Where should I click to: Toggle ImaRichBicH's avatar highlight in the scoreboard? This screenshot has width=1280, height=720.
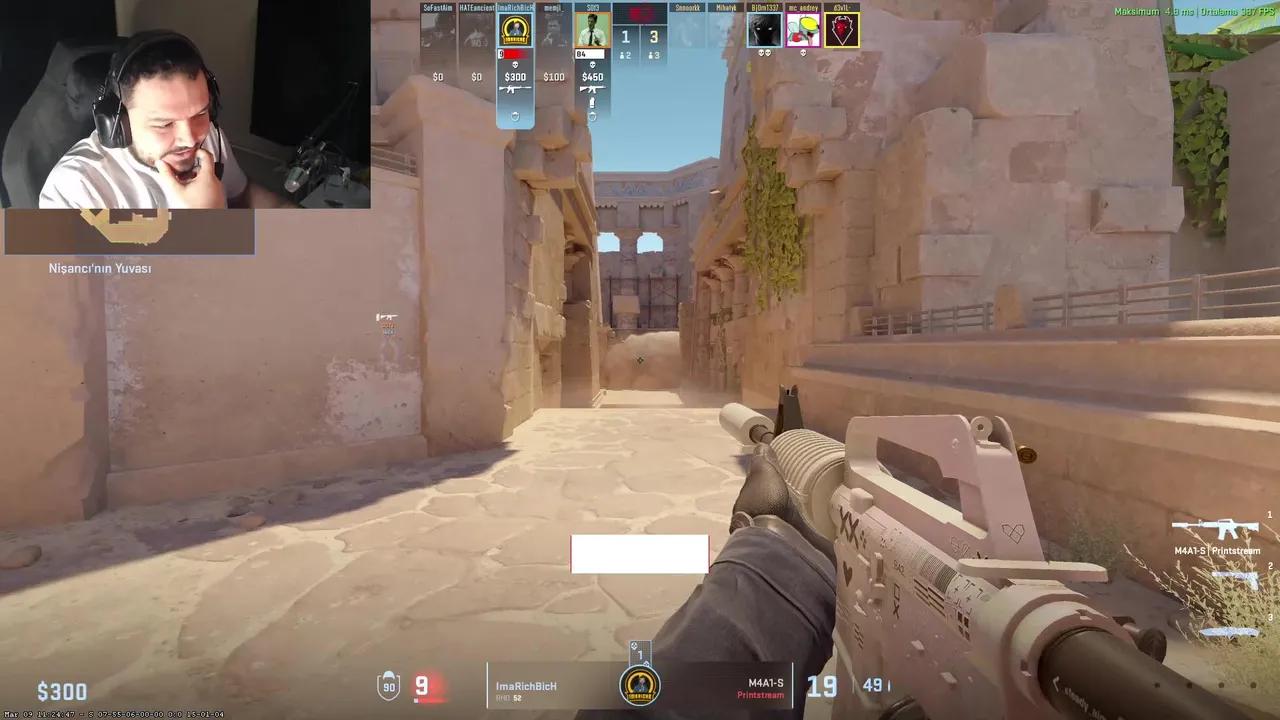(515, 31)
